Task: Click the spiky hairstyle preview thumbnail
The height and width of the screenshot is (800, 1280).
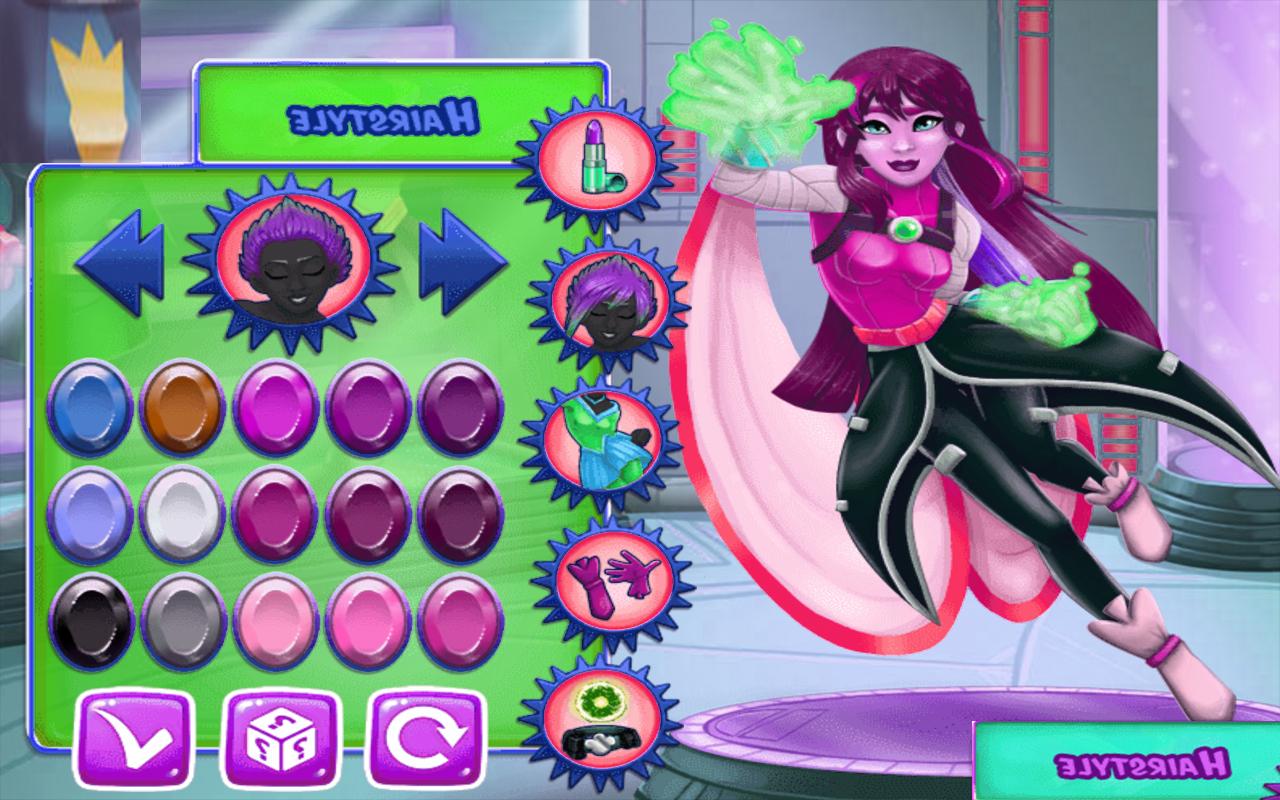Action: click(x=290, y=262)
